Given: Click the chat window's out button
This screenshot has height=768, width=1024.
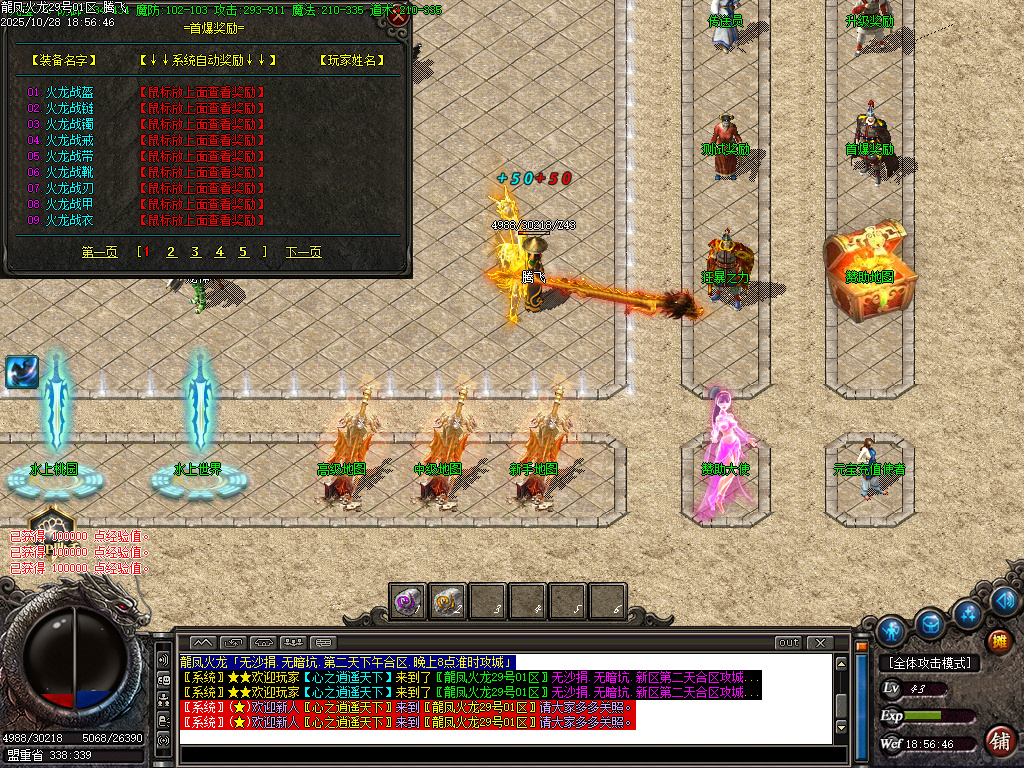Looking at the screenshot, I should [789, 642].
